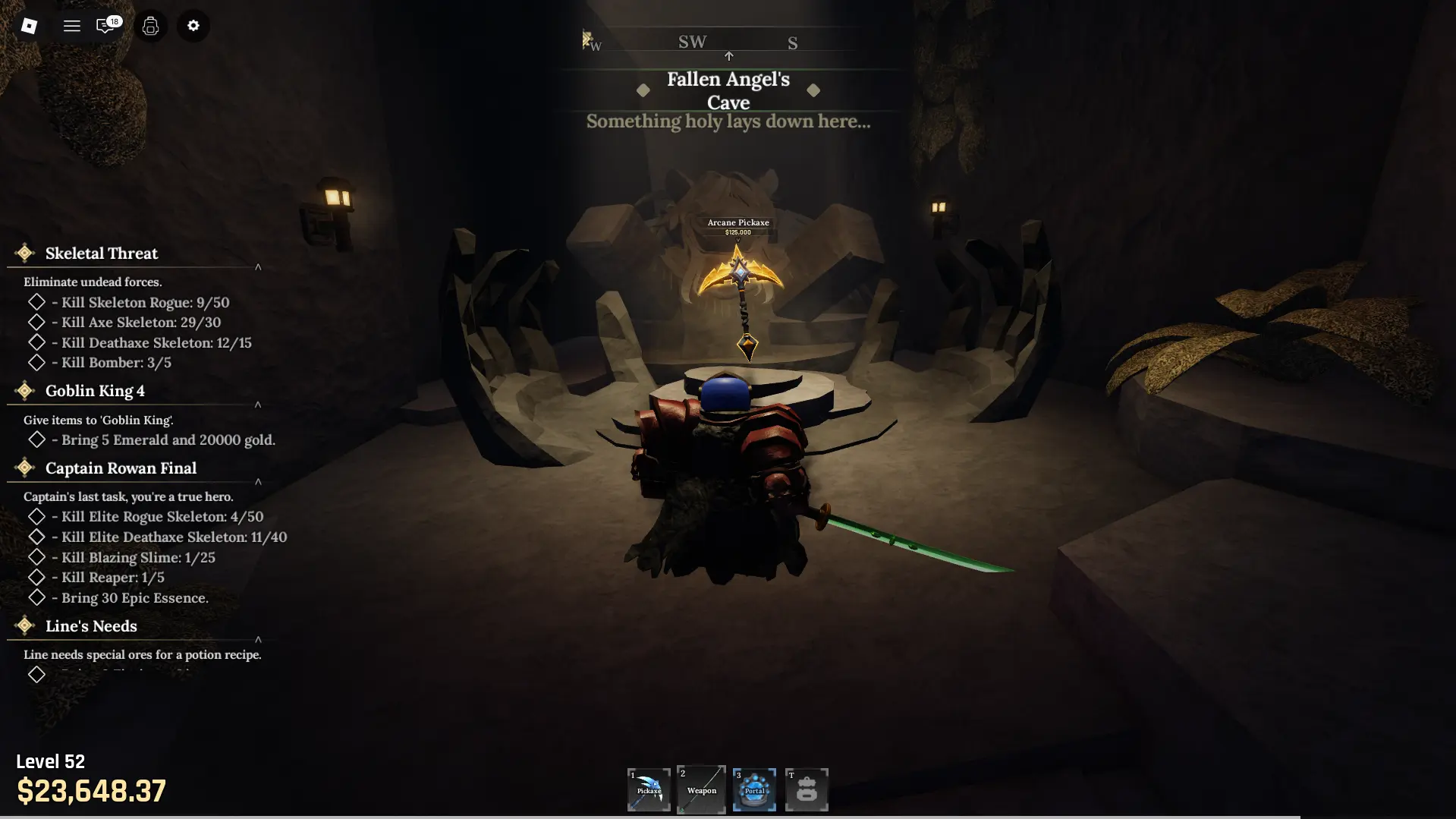Select the Portal item in slot 3
This screenshot has width=1456, height=819.
pos(753,789)
